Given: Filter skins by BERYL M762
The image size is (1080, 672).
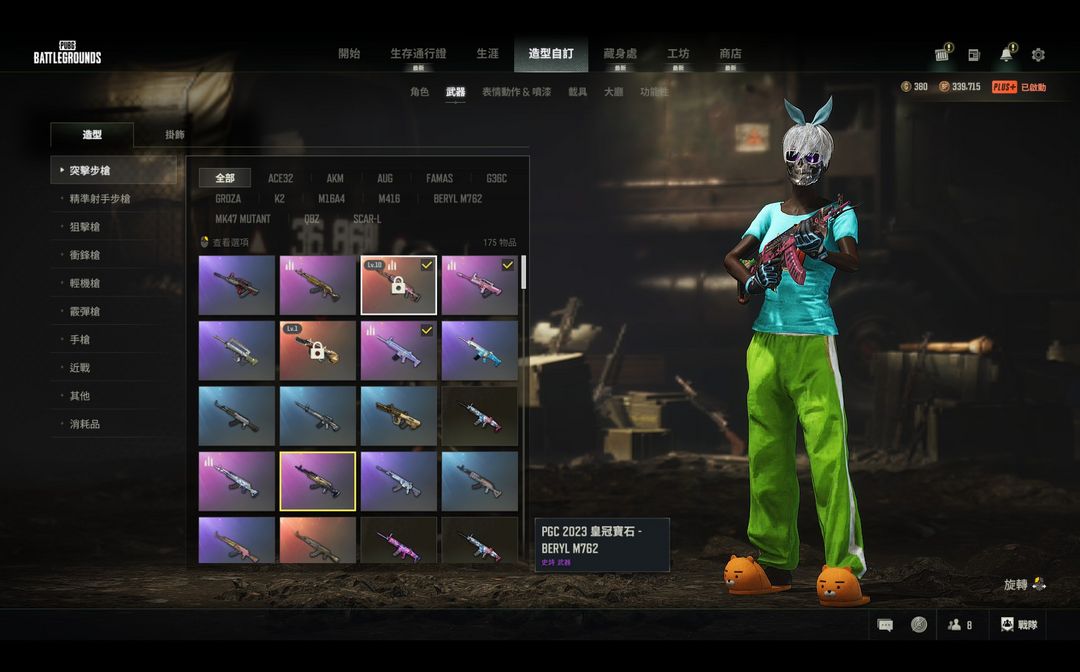Looking at the screenshot, I should pos(458,199).
